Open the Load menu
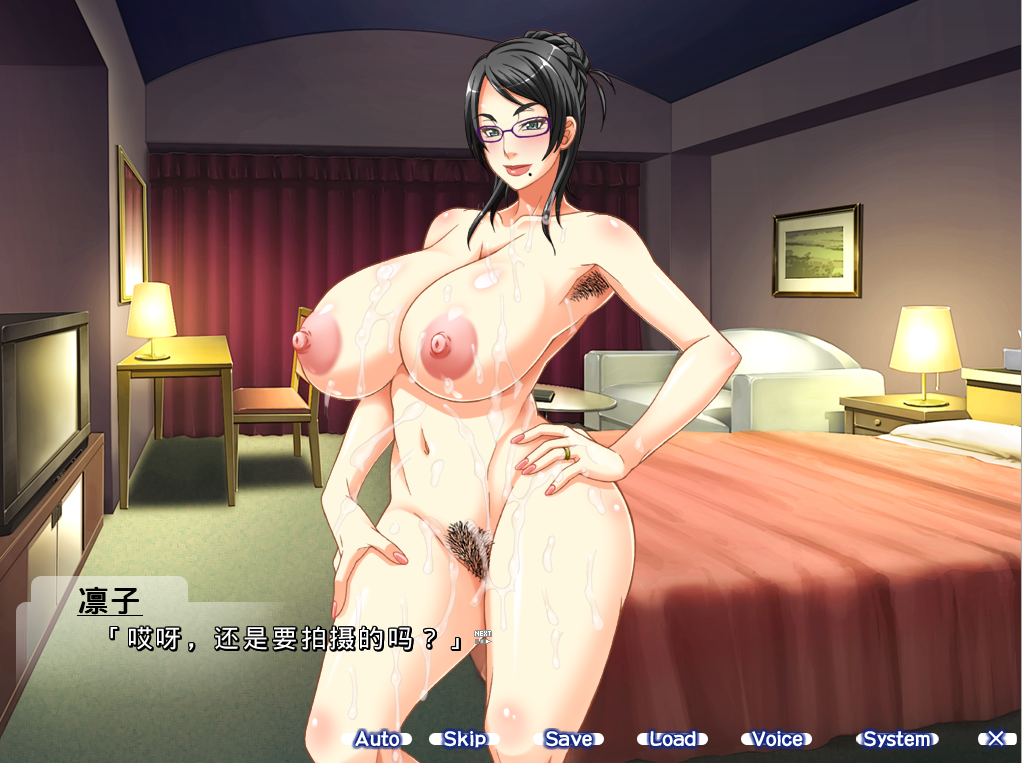The width and height of the screenshot is (1022, 763). tap(672, 739)
